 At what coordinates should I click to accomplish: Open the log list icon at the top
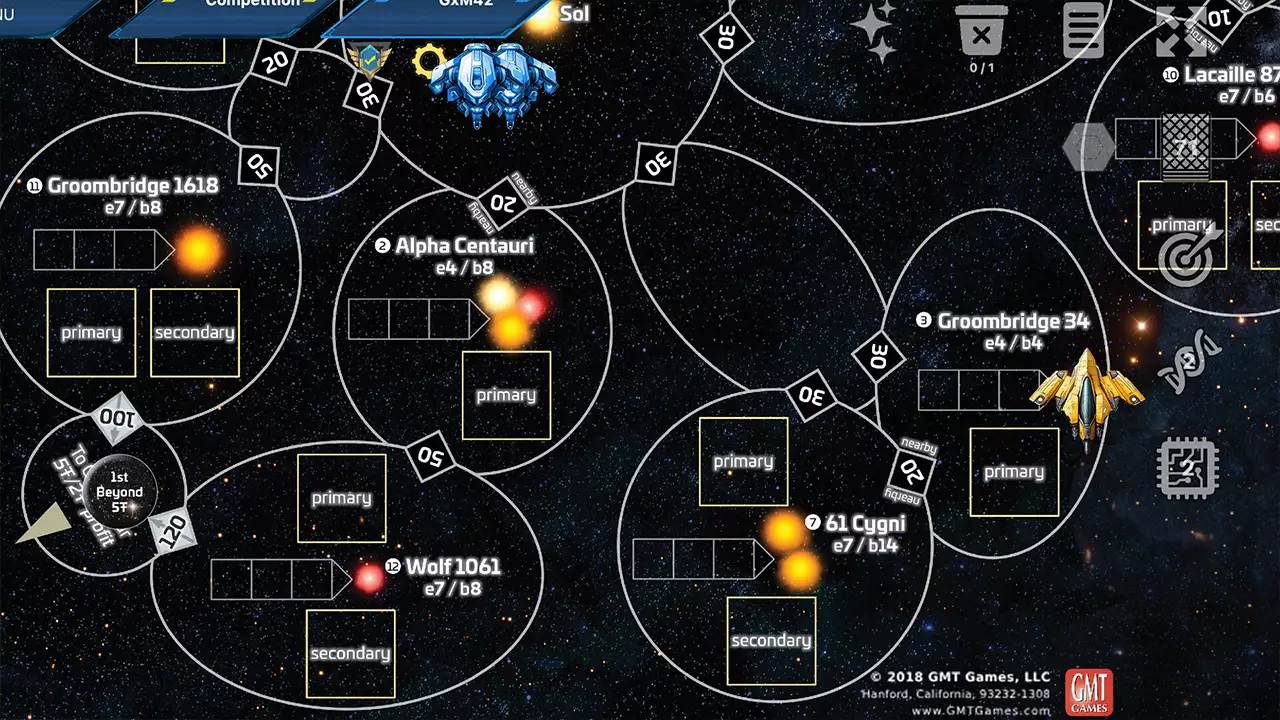click(x=1084, y=30)
